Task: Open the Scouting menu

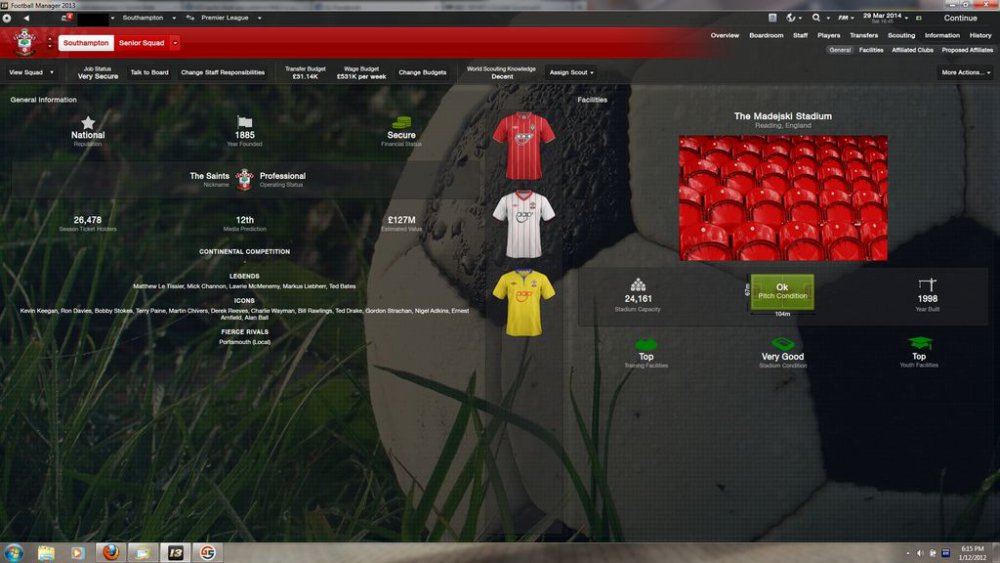Action: click(901, 36)
